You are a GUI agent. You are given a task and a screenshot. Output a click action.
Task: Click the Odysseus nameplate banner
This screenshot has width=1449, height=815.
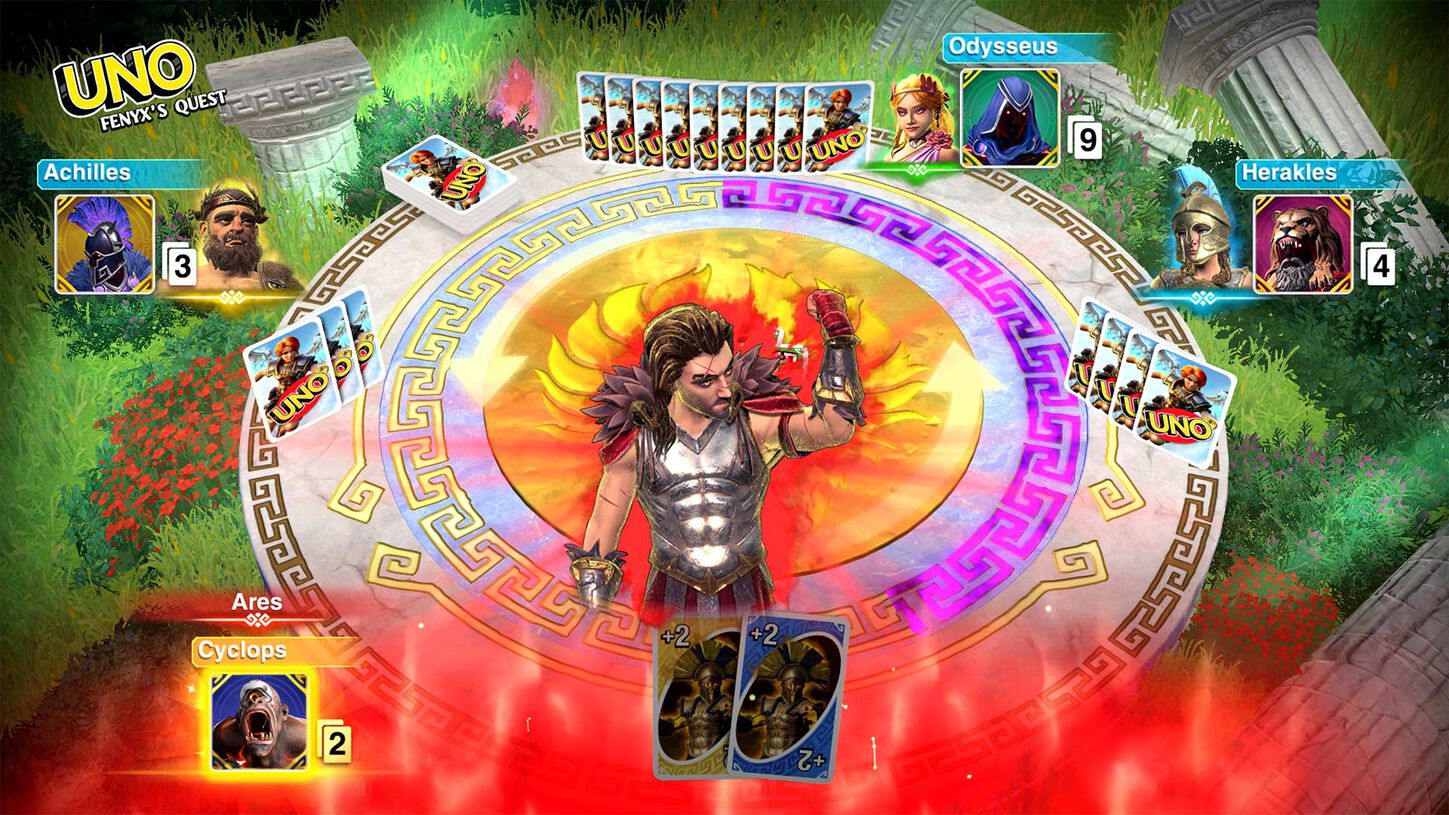tap(1009, 46)
